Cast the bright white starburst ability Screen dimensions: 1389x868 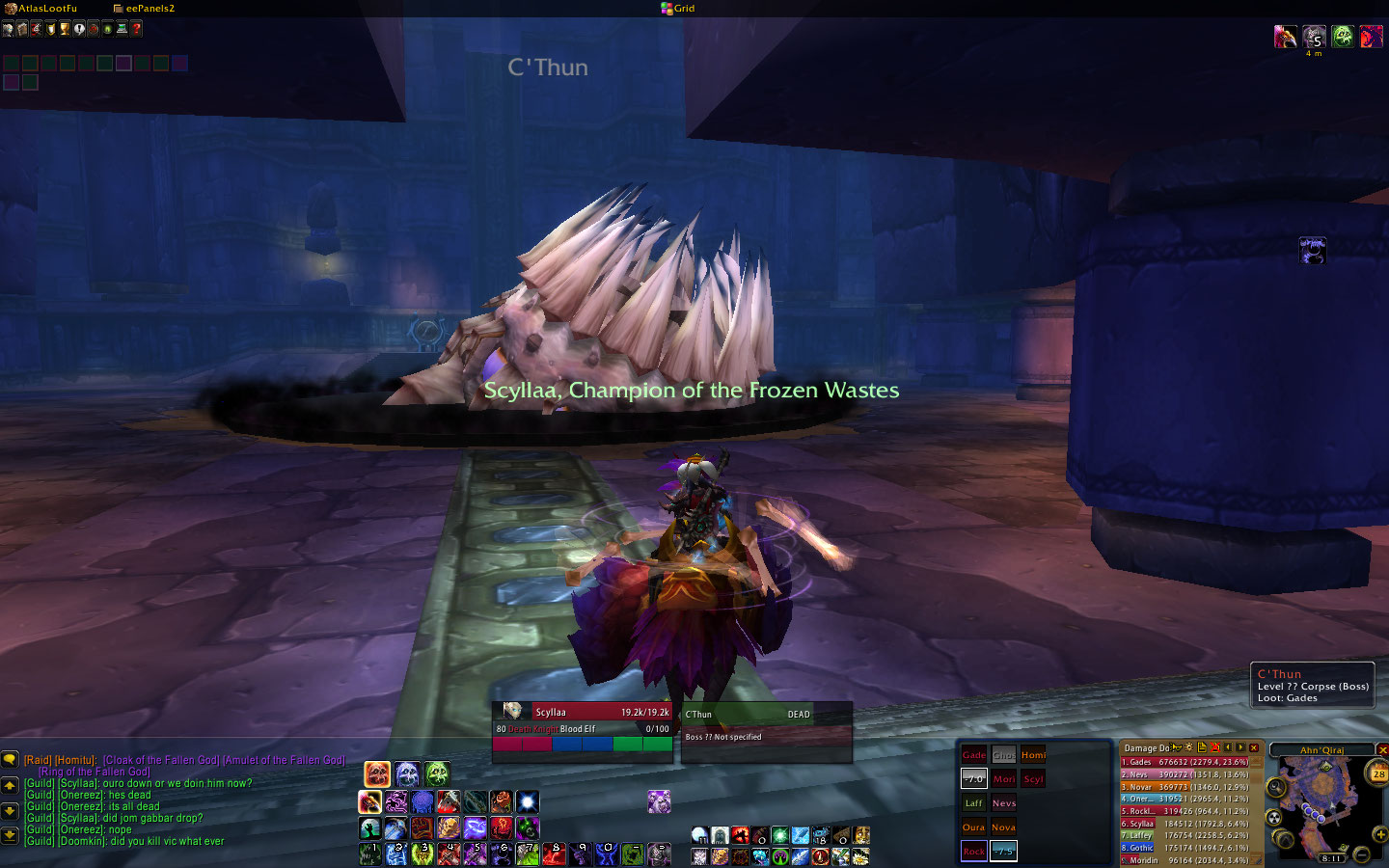(x=527, y=802)
